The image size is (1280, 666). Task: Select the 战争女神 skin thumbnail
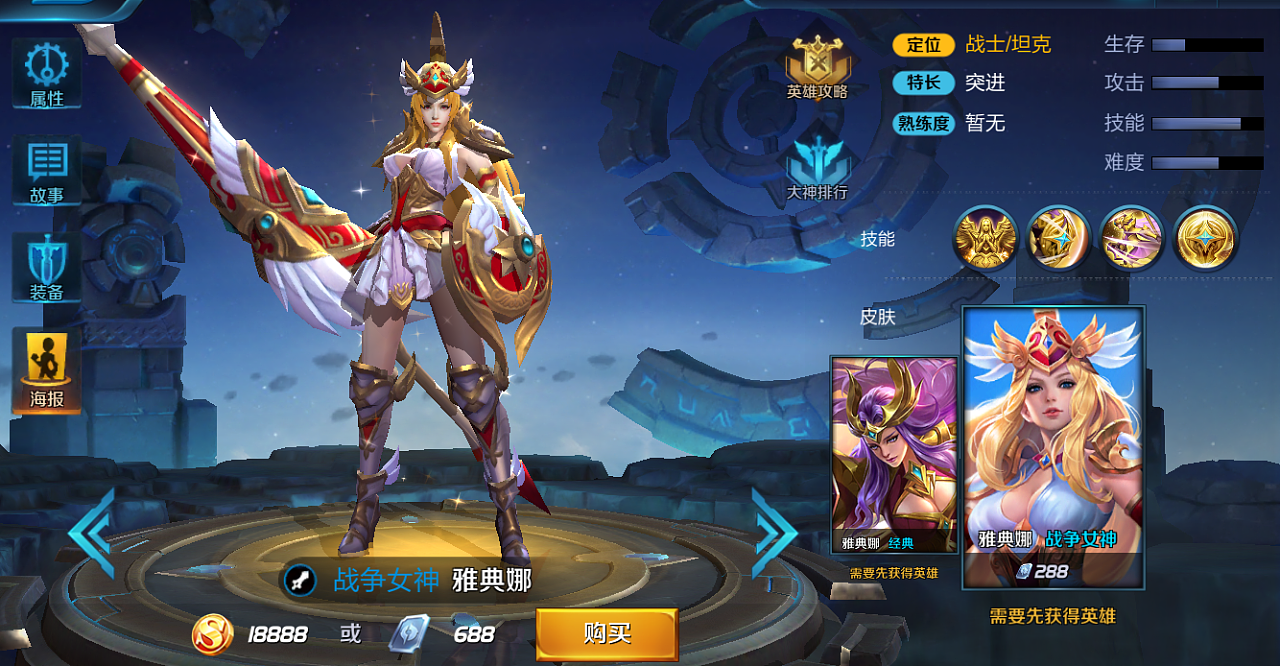coord(1053,446)
